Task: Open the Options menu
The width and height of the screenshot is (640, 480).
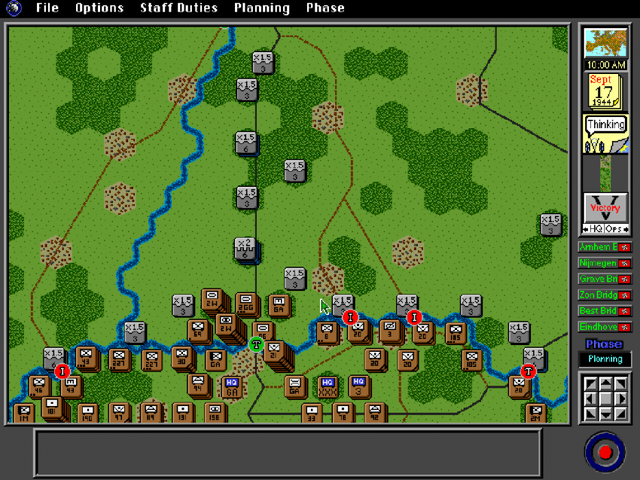Action: coord(99,8)
